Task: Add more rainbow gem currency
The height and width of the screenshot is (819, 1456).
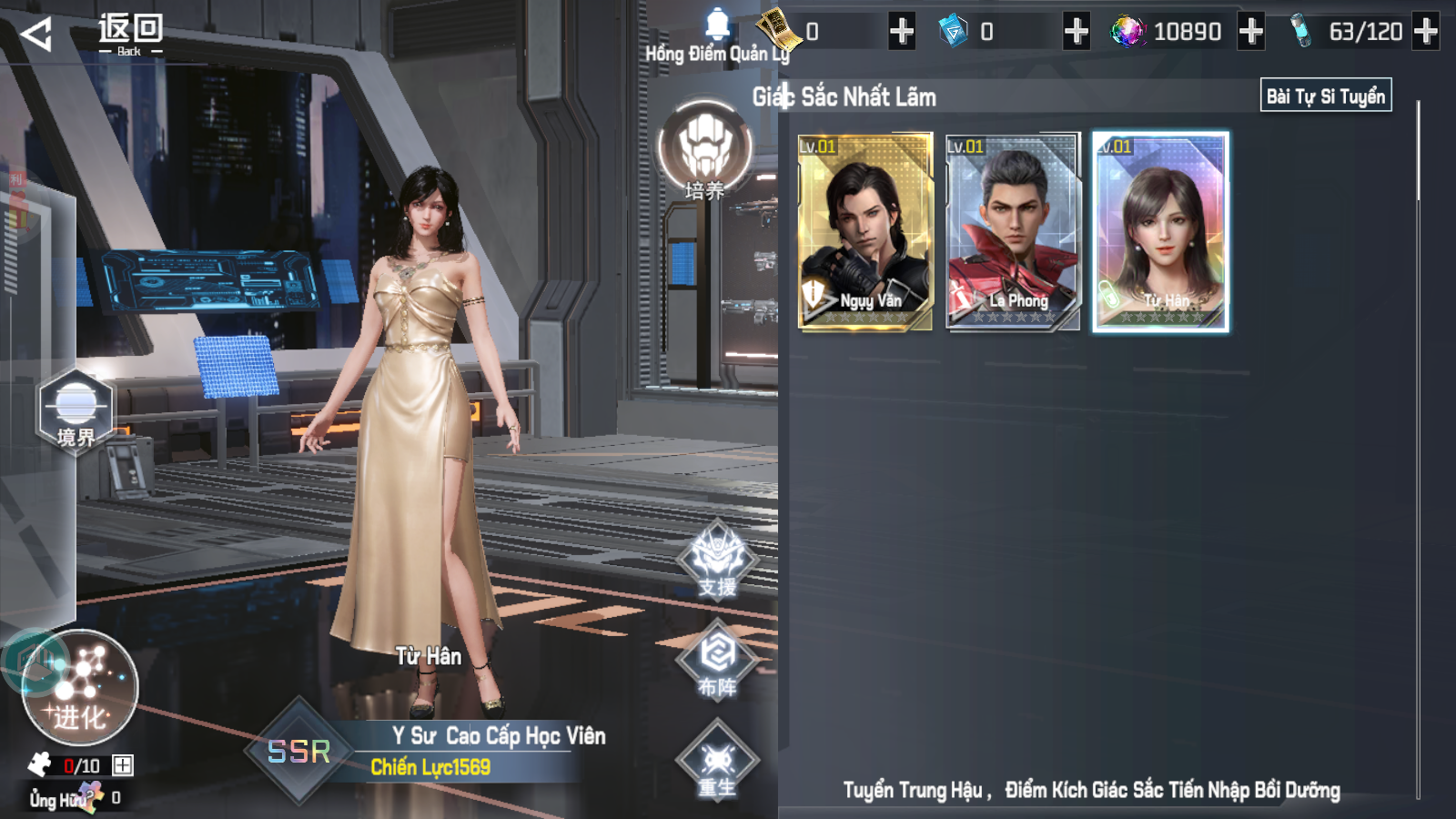Action: point(1251,32)
